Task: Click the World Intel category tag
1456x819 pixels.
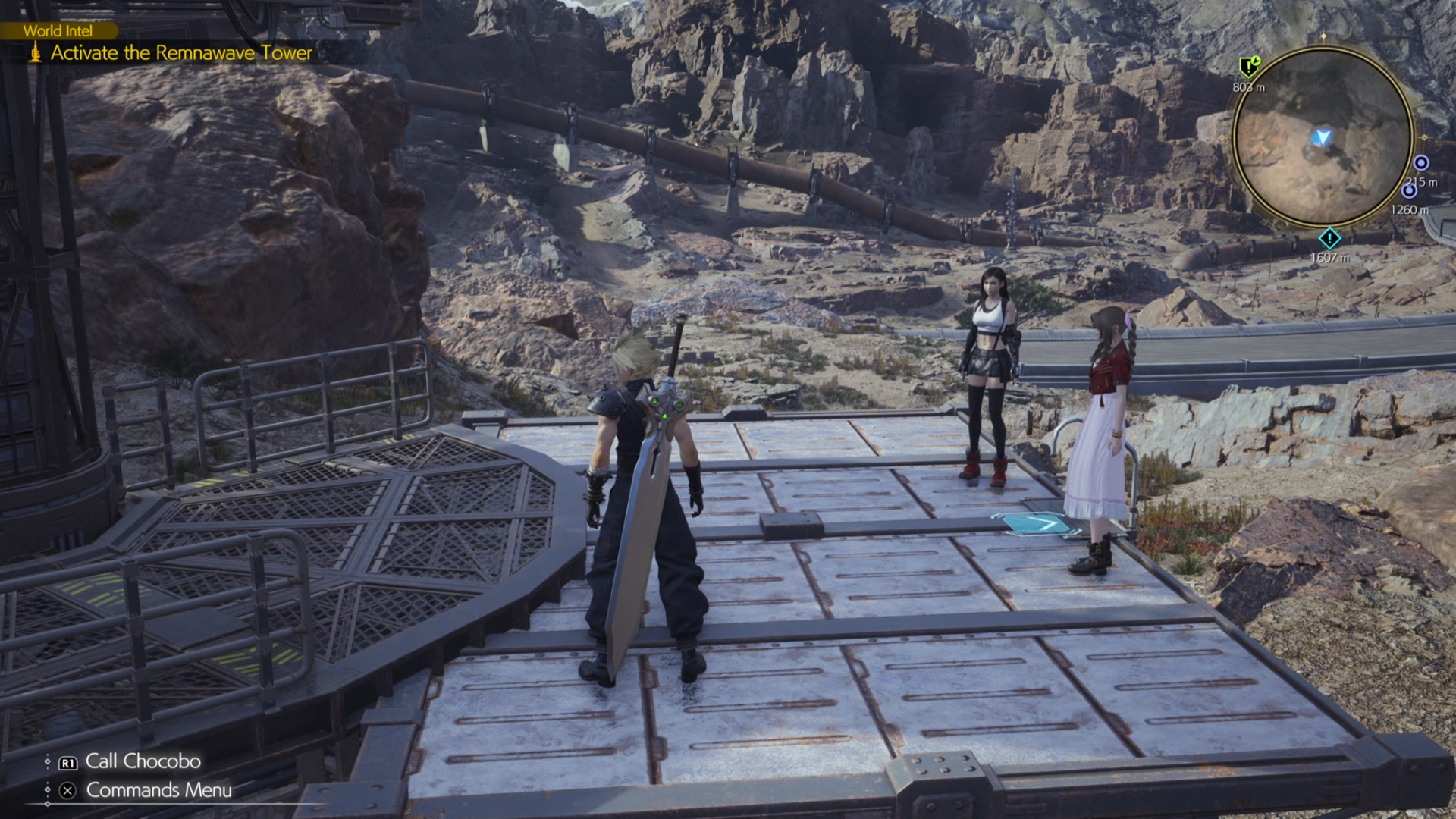Action: [58, 31]
